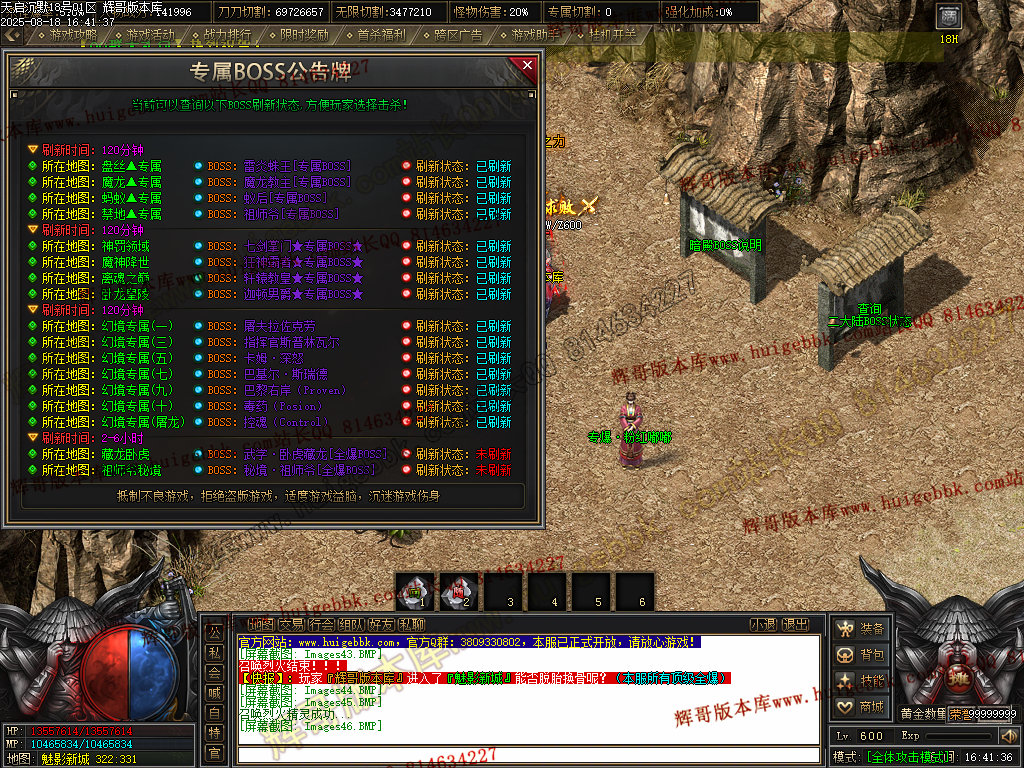
Task: Open the 行会 guild button
Action: point(322,625)
